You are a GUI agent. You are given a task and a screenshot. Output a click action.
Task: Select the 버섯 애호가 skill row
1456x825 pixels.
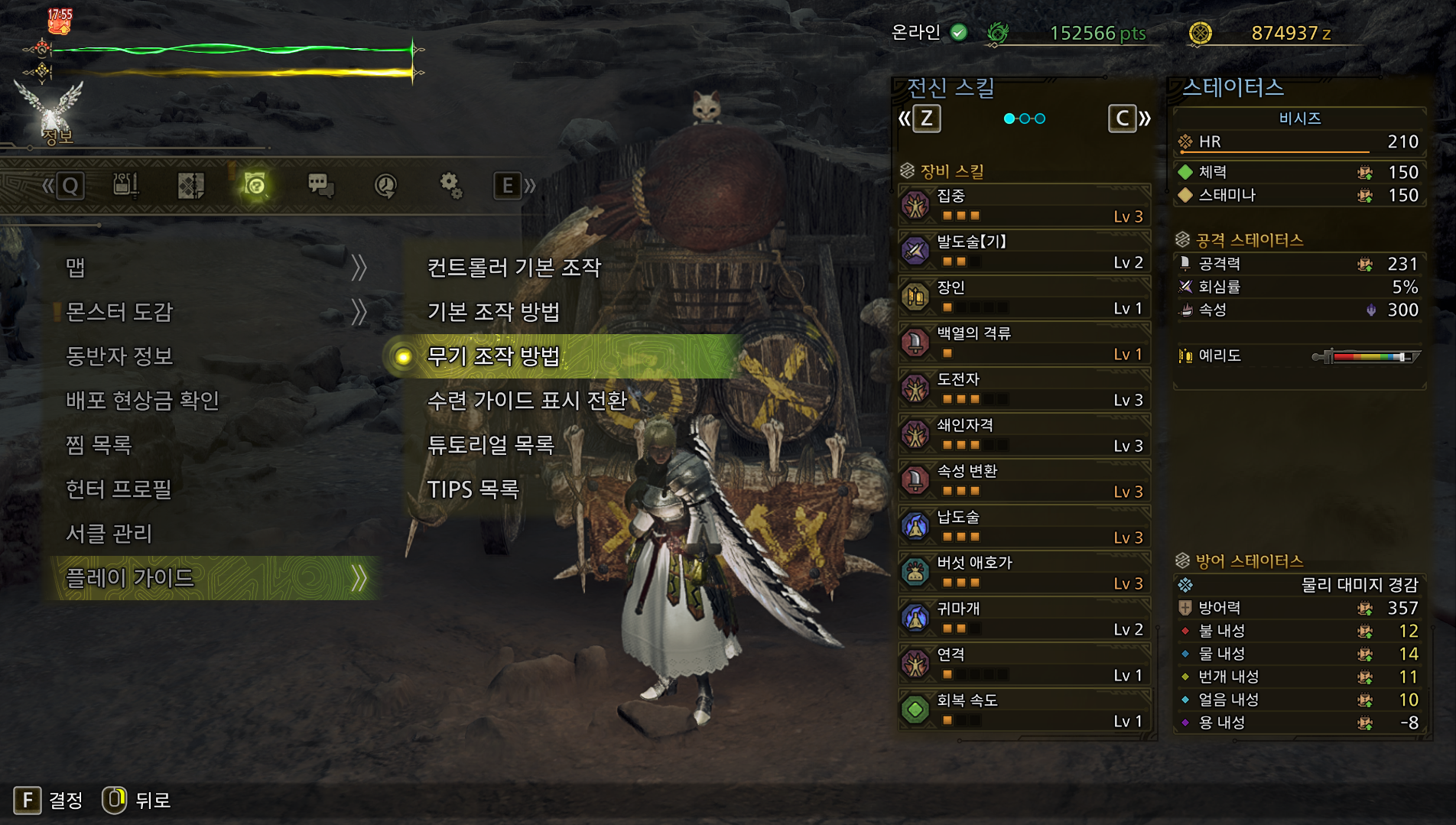[1024, 573]
